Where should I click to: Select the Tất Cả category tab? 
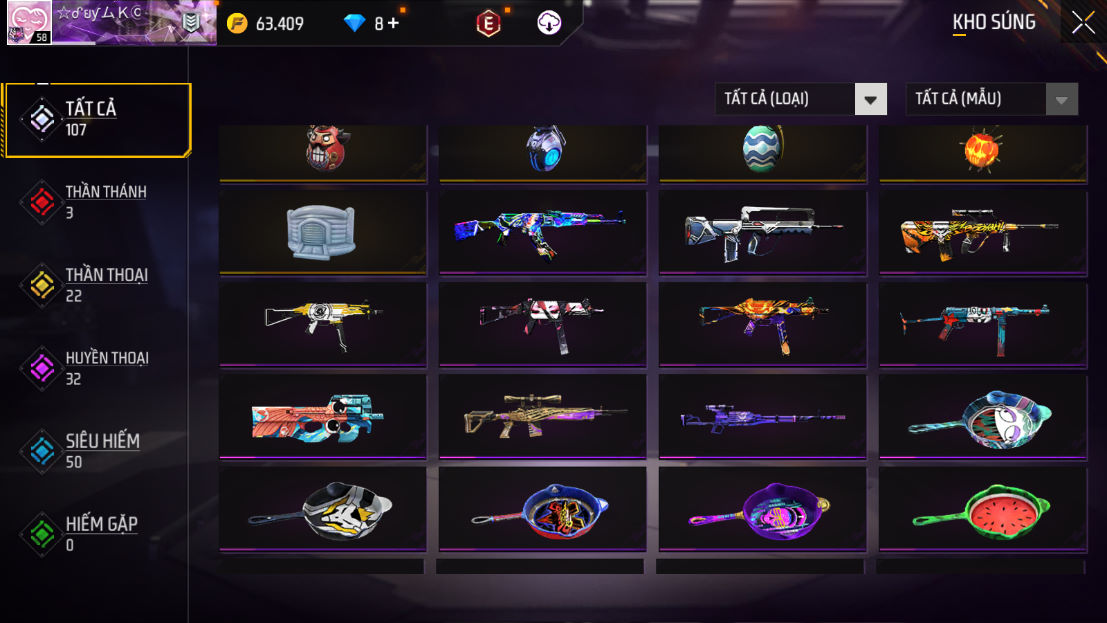96,119
